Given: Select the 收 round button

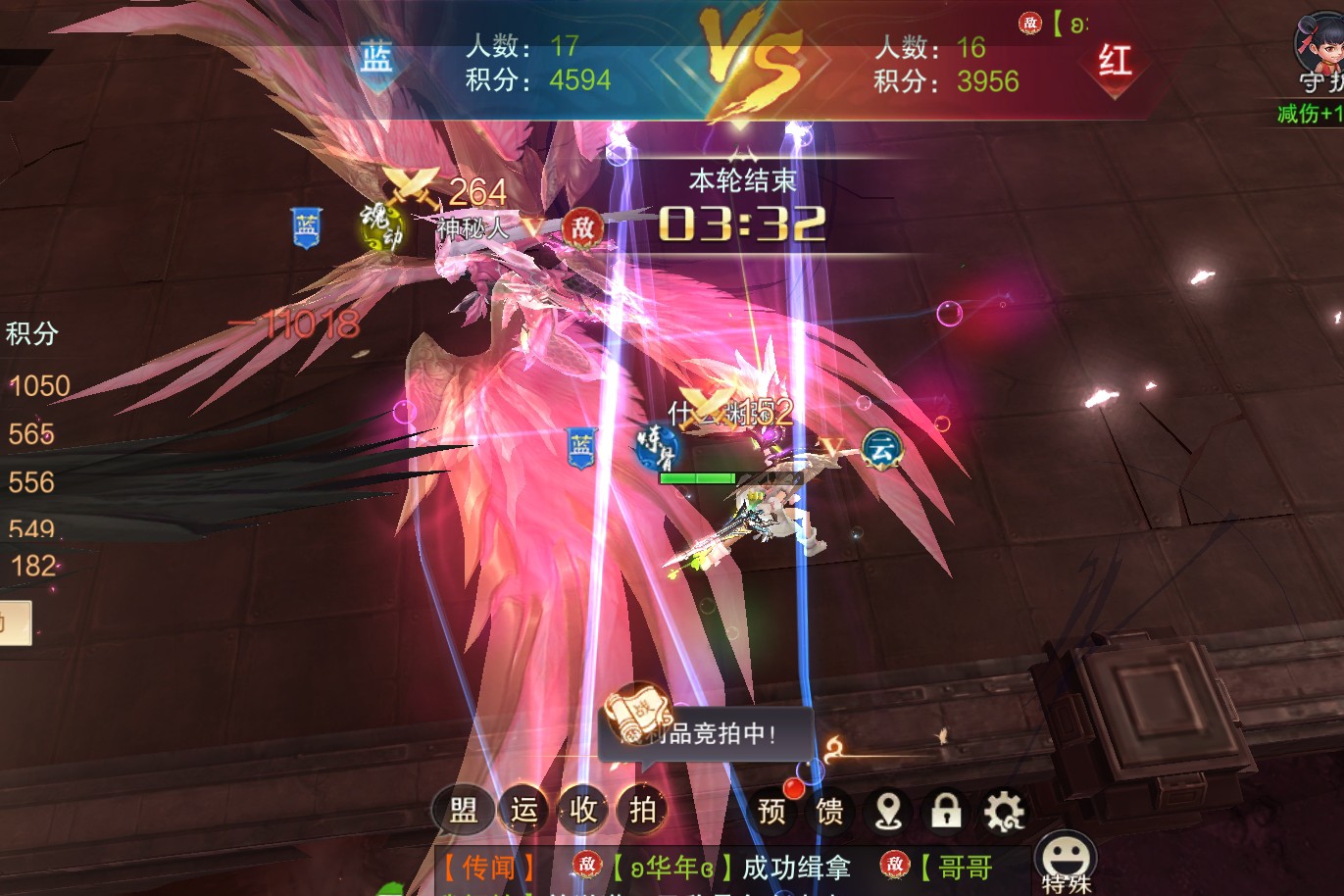Looking at the screenshot, I should [x=583, y=811].
